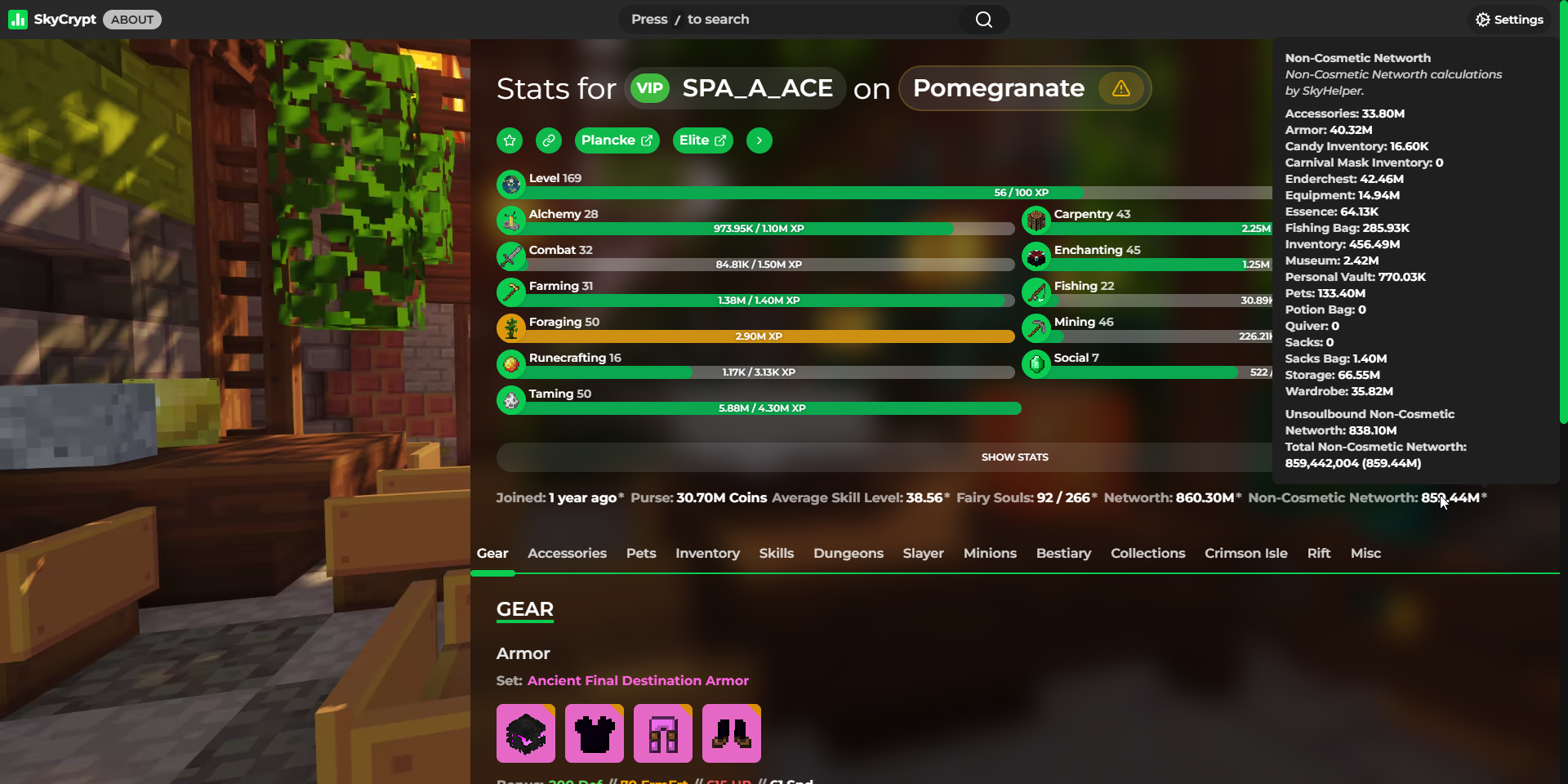This screenshot has width=1568, height=784.
Task: Select the Slayer tab
Action: point(923,554)
